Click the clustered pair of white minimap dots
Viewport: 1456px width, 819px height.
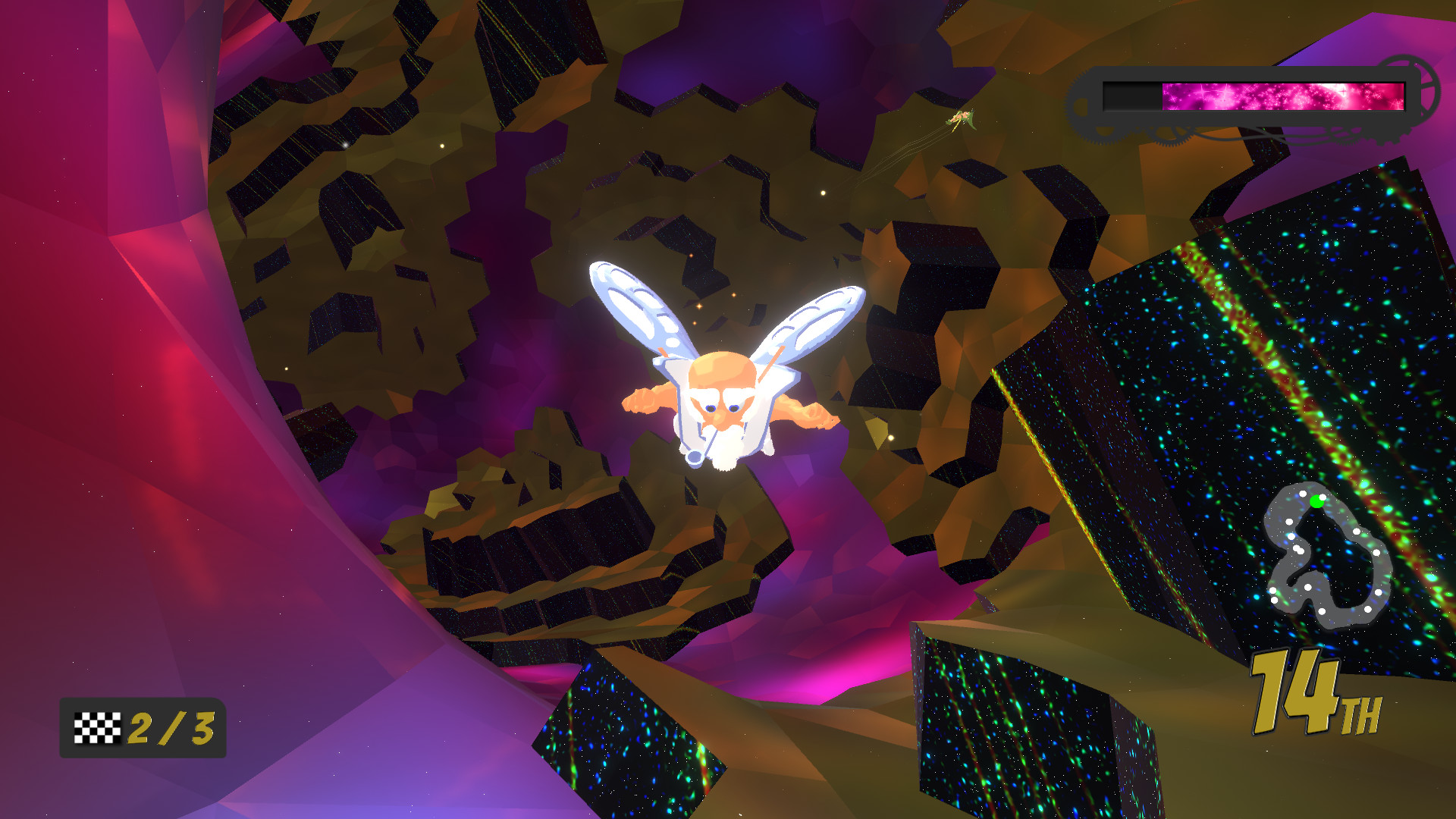(x=1297, y=548)
